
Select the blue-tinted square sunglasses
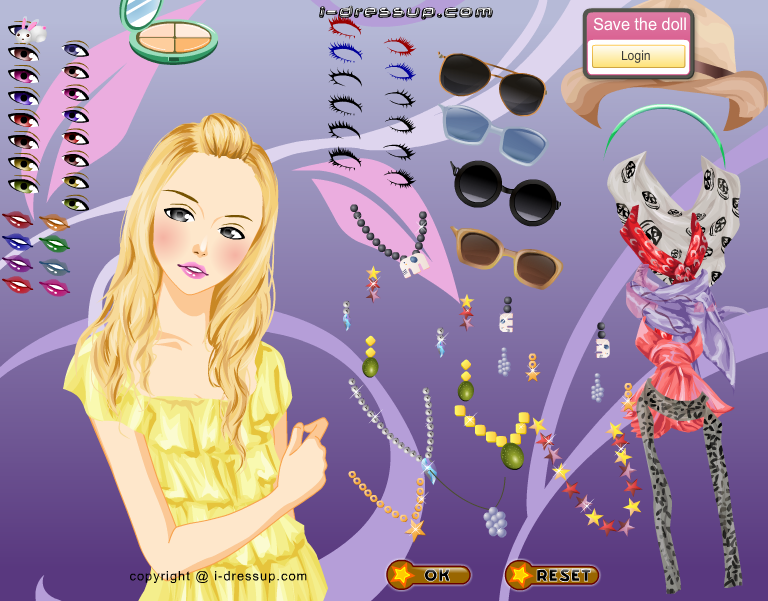(x=495, y=132)
